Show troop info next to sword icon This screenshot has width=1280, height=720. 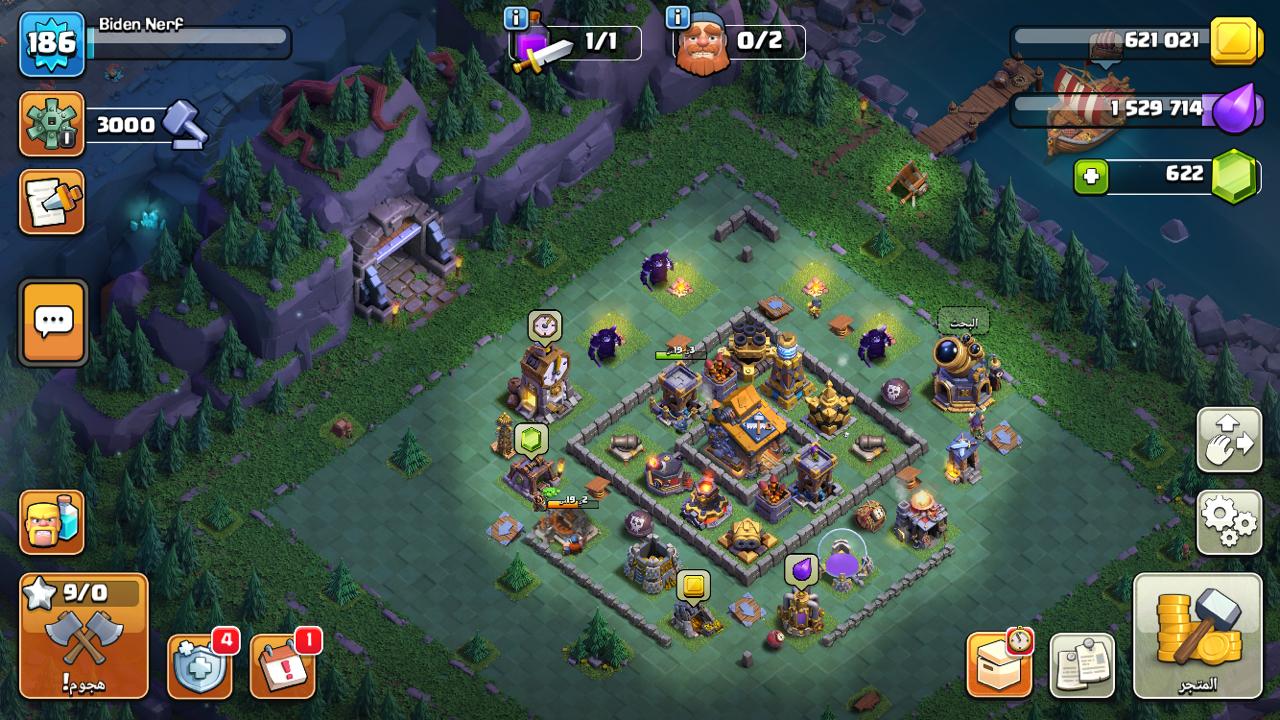coord(516,18)
